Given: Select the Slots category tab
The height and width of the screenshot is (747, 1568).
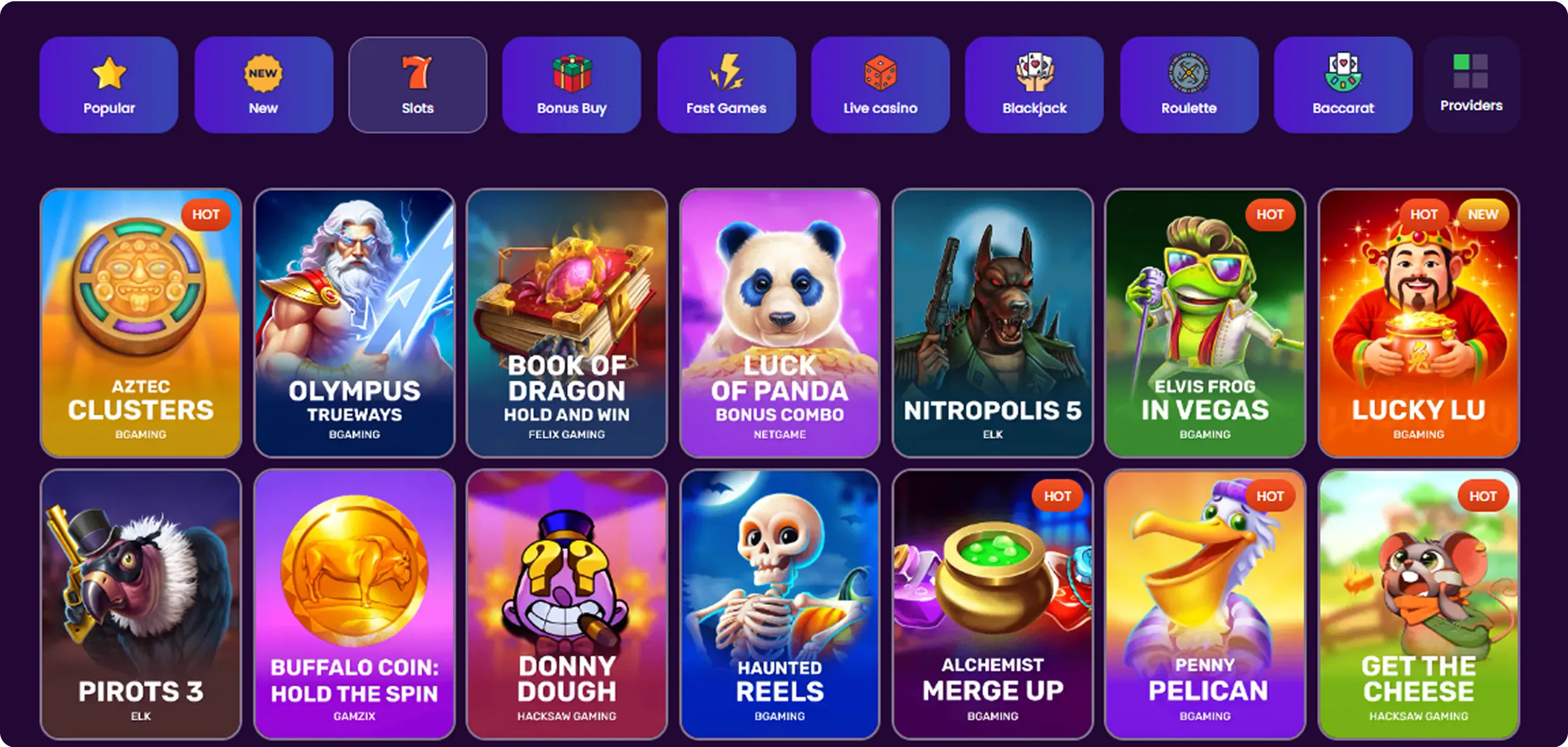Looking at the screenshot, I should 417,85.
